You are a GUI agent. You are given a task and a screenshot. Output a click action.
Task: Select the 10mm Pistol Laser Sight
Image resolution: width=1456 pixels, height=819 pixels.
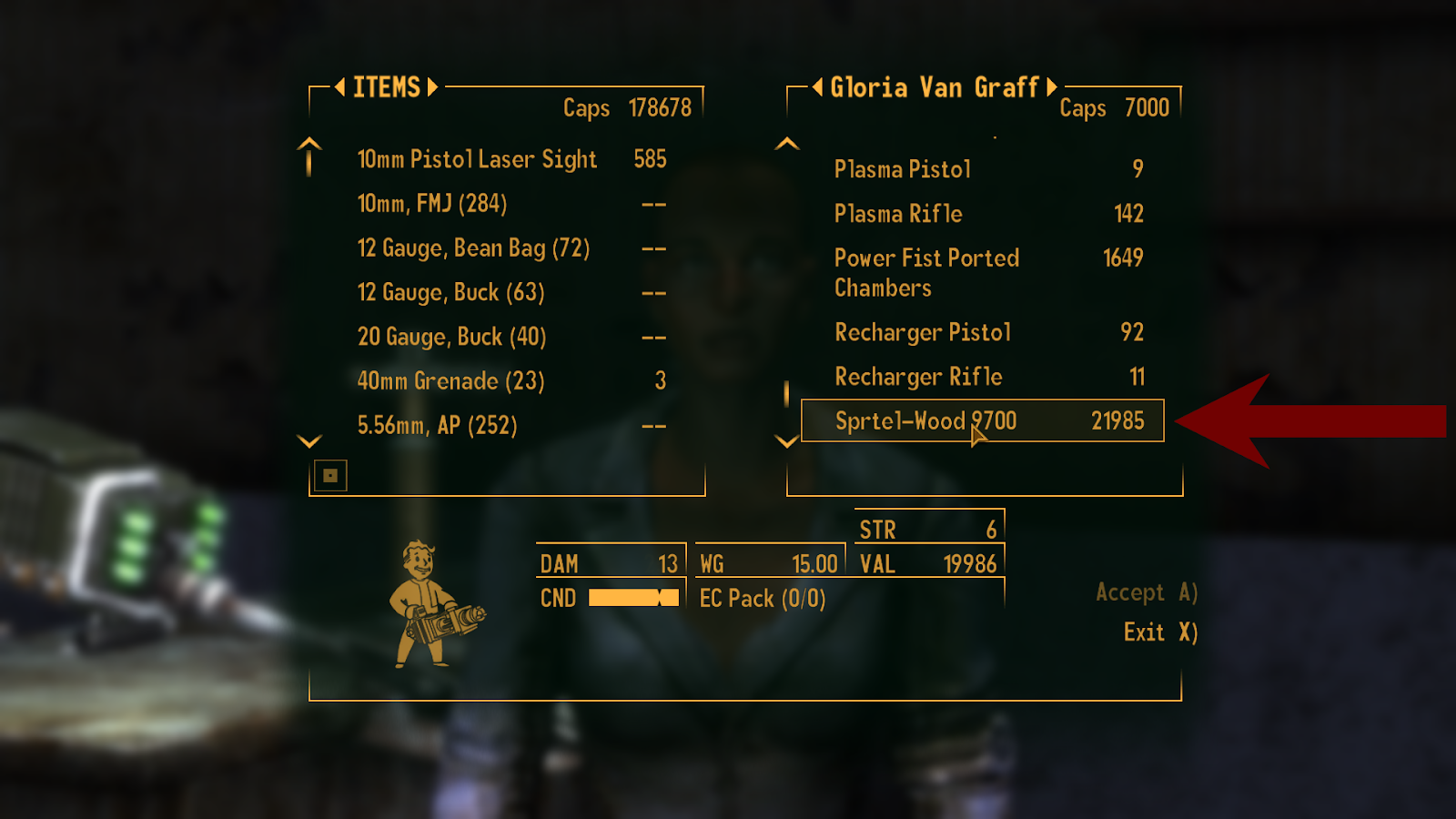477,159
